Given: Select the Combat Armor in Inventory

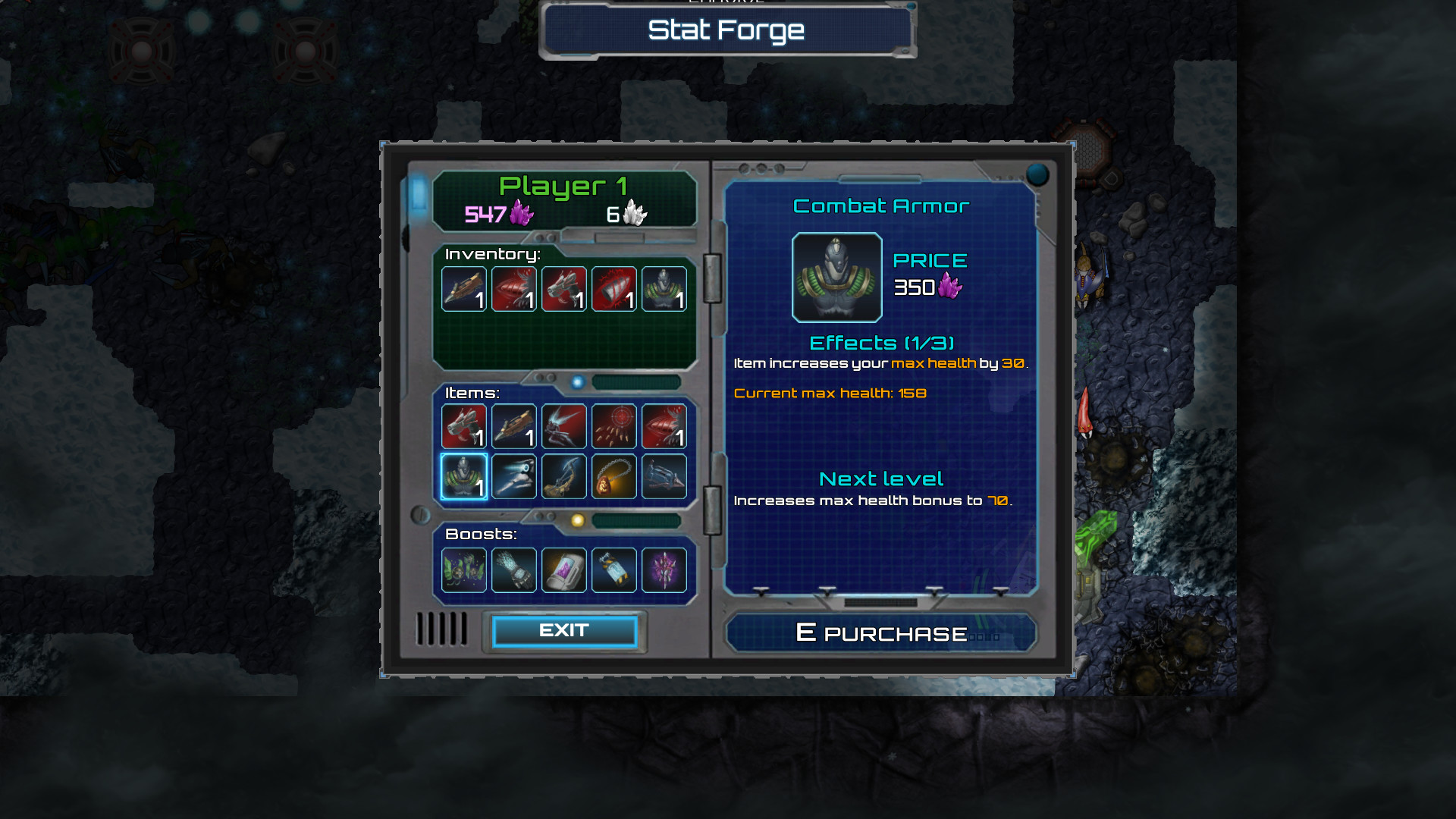Looking at the screenshot, I should 664,289.
